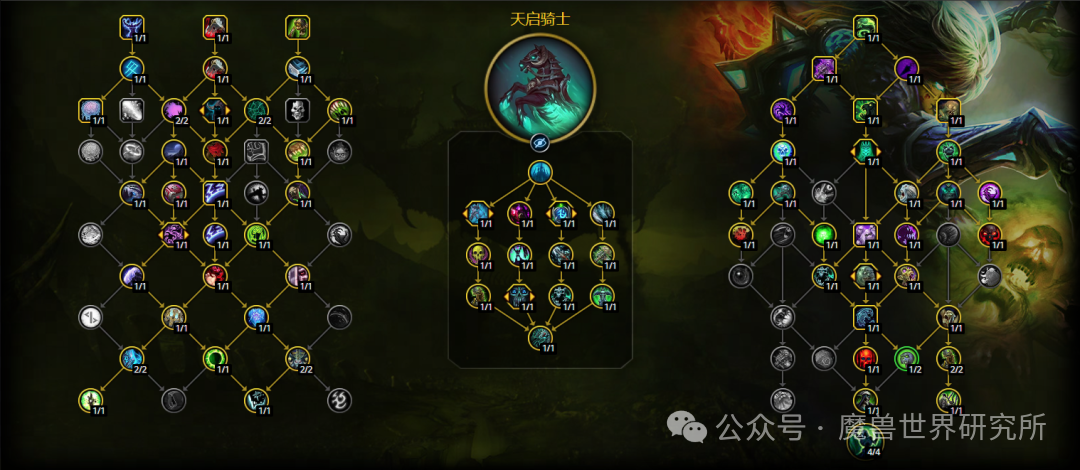This screenshot has height=470, width=1080.
Task: Choose the yellow skull hero talent node
Action: point(478,254)
